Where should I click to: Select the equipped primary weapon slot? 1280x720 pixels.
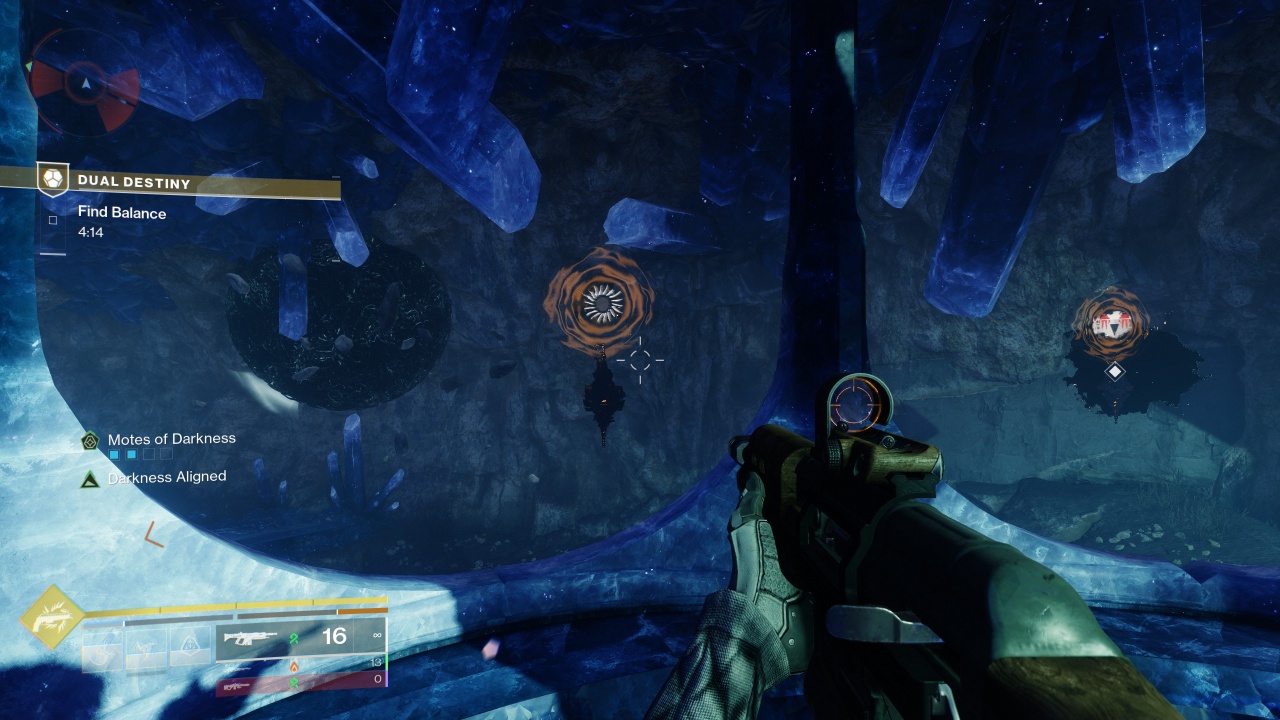point(300,638)
